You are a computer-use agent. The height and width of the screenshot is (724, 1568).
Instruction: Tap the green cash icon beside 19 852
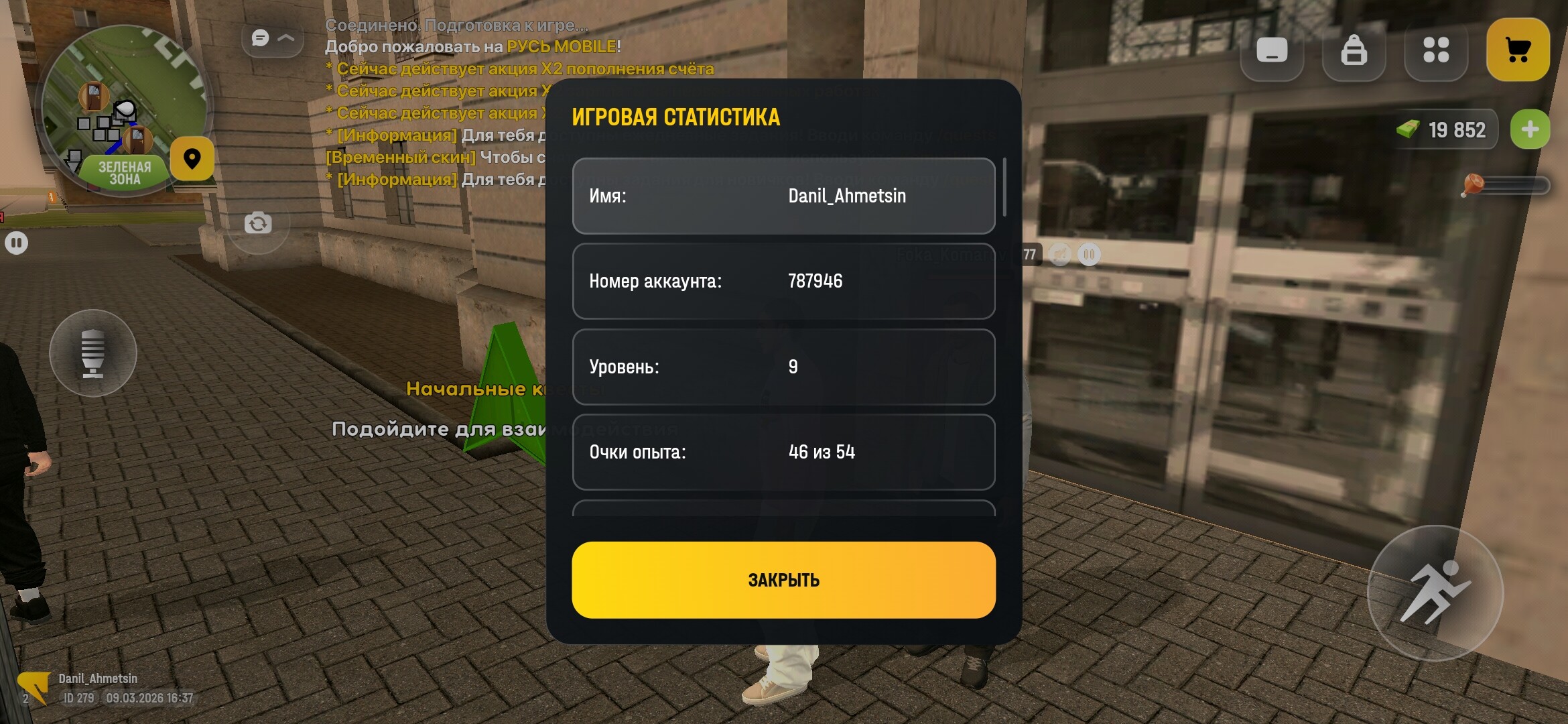1406,130
